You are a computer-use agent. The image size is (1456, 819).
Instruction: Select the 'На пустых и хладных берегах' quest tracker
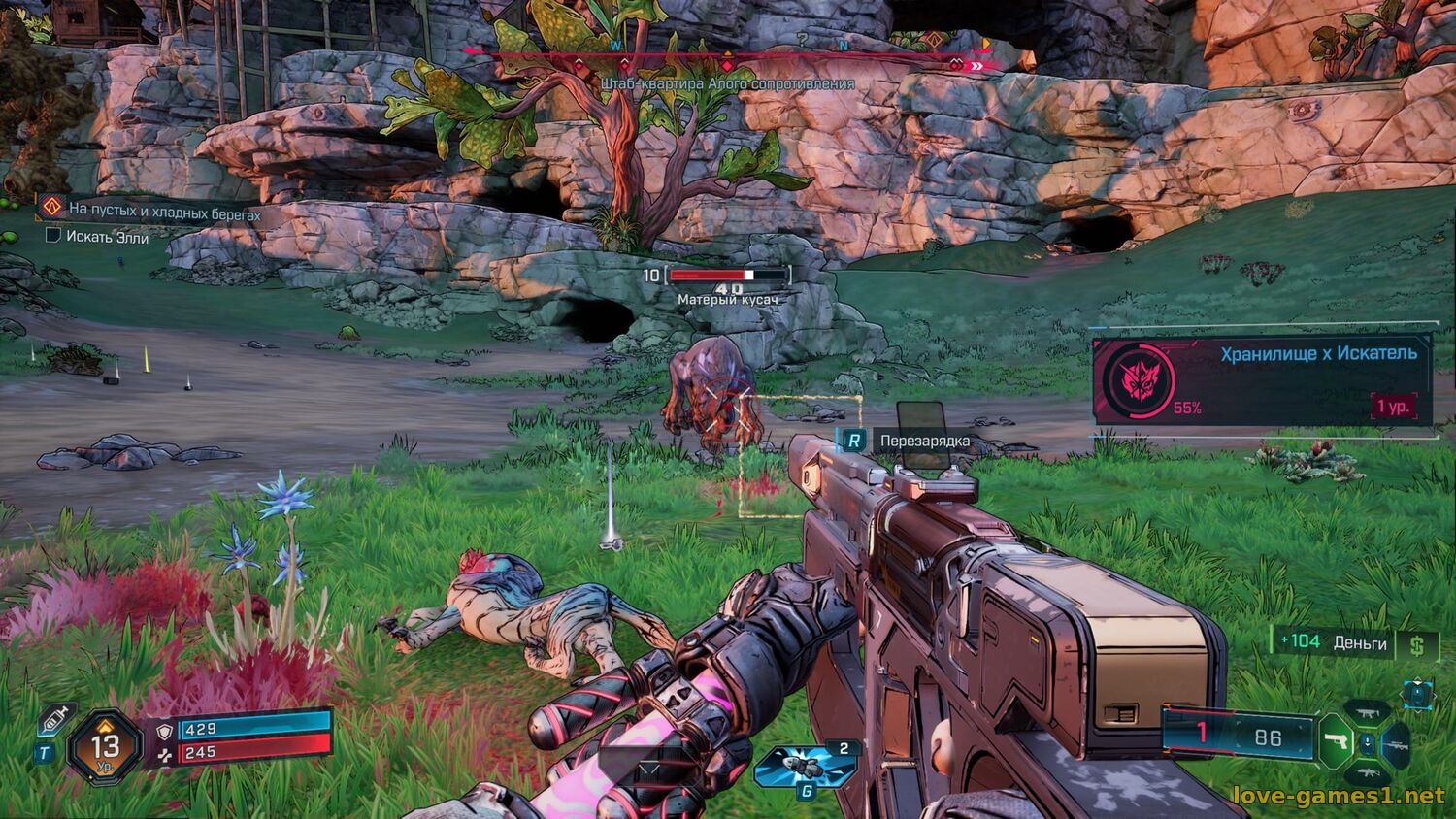click(x=163, y=213)
